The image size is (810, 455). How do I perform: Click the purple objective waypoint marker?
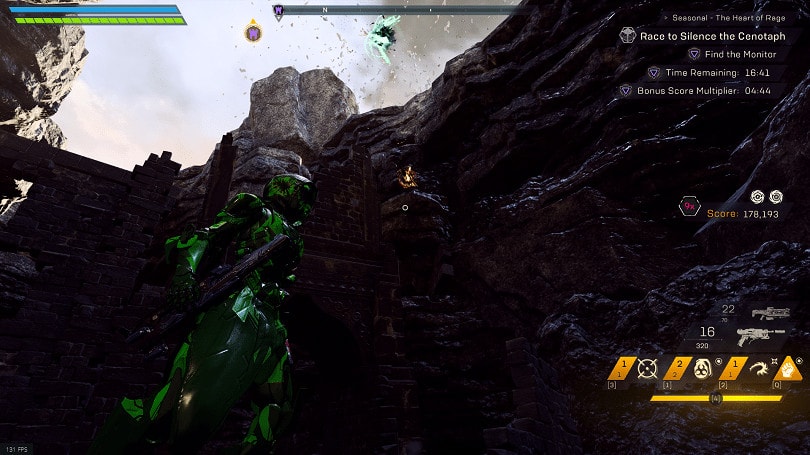(x=253, y=33)
